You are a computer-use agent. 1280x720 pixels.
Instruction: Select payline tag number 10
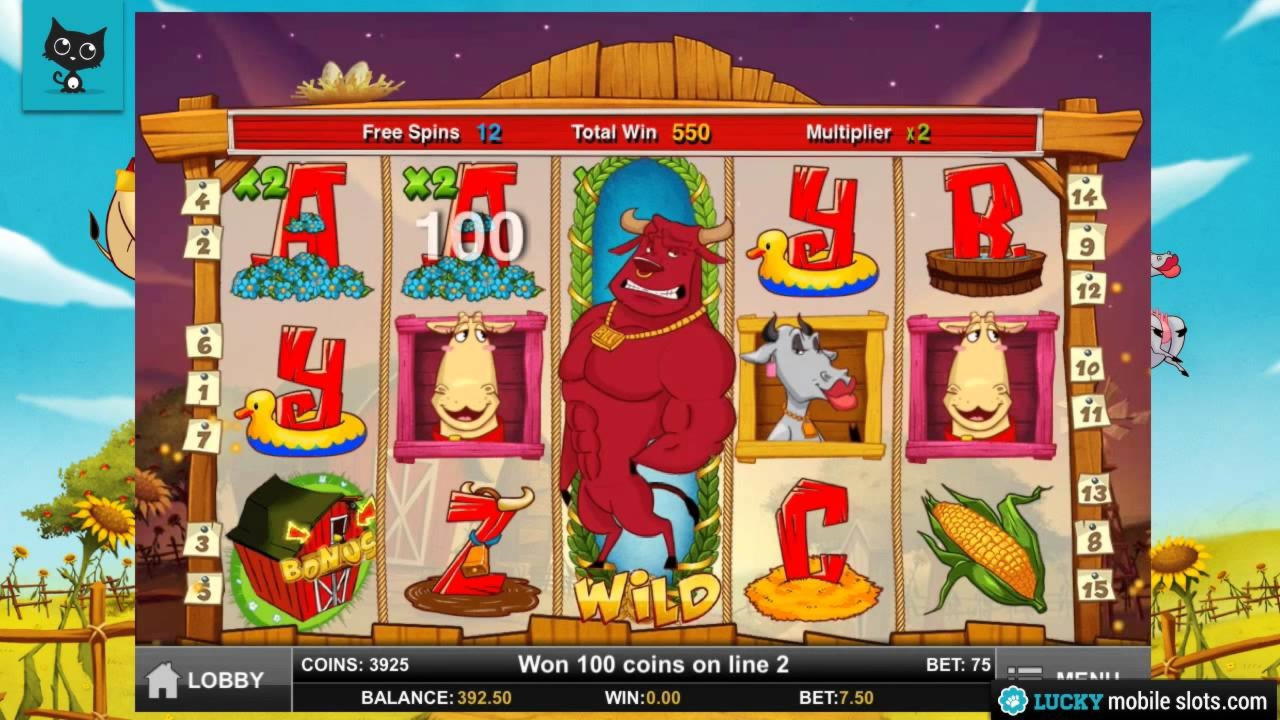pos(1086,364)
